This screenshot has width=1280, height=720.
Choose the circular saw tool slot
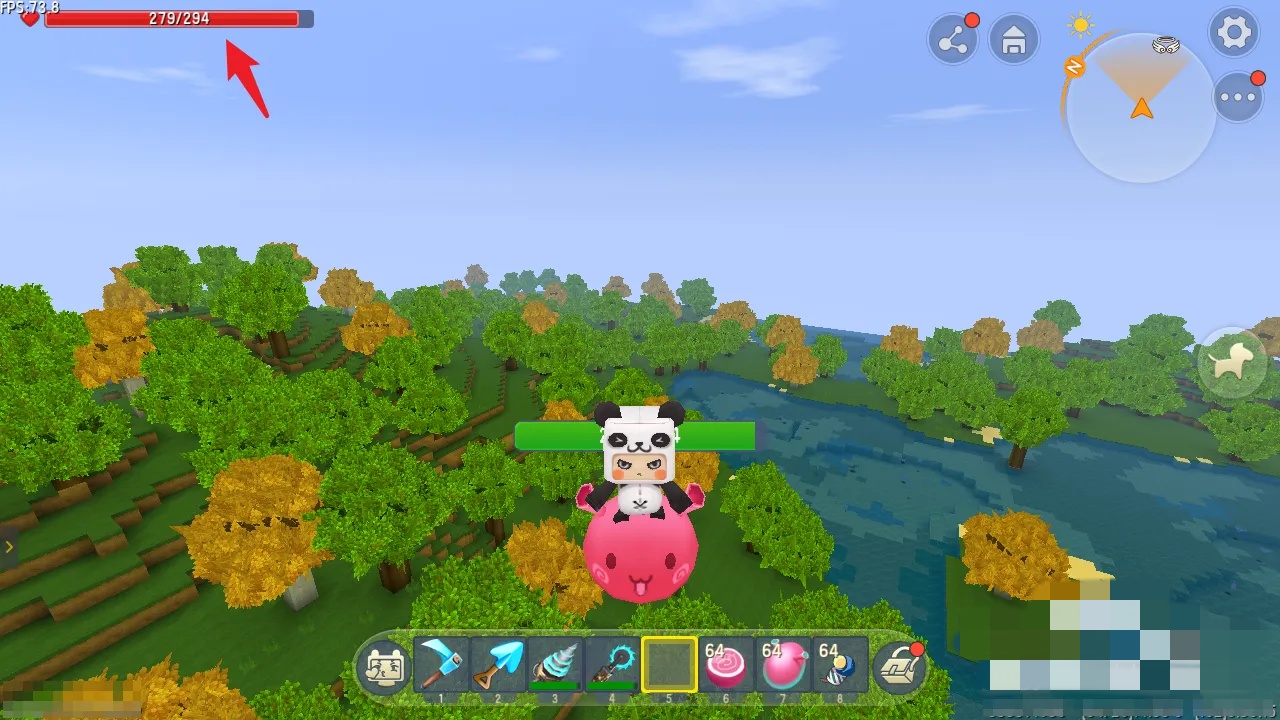click(612, 665)
